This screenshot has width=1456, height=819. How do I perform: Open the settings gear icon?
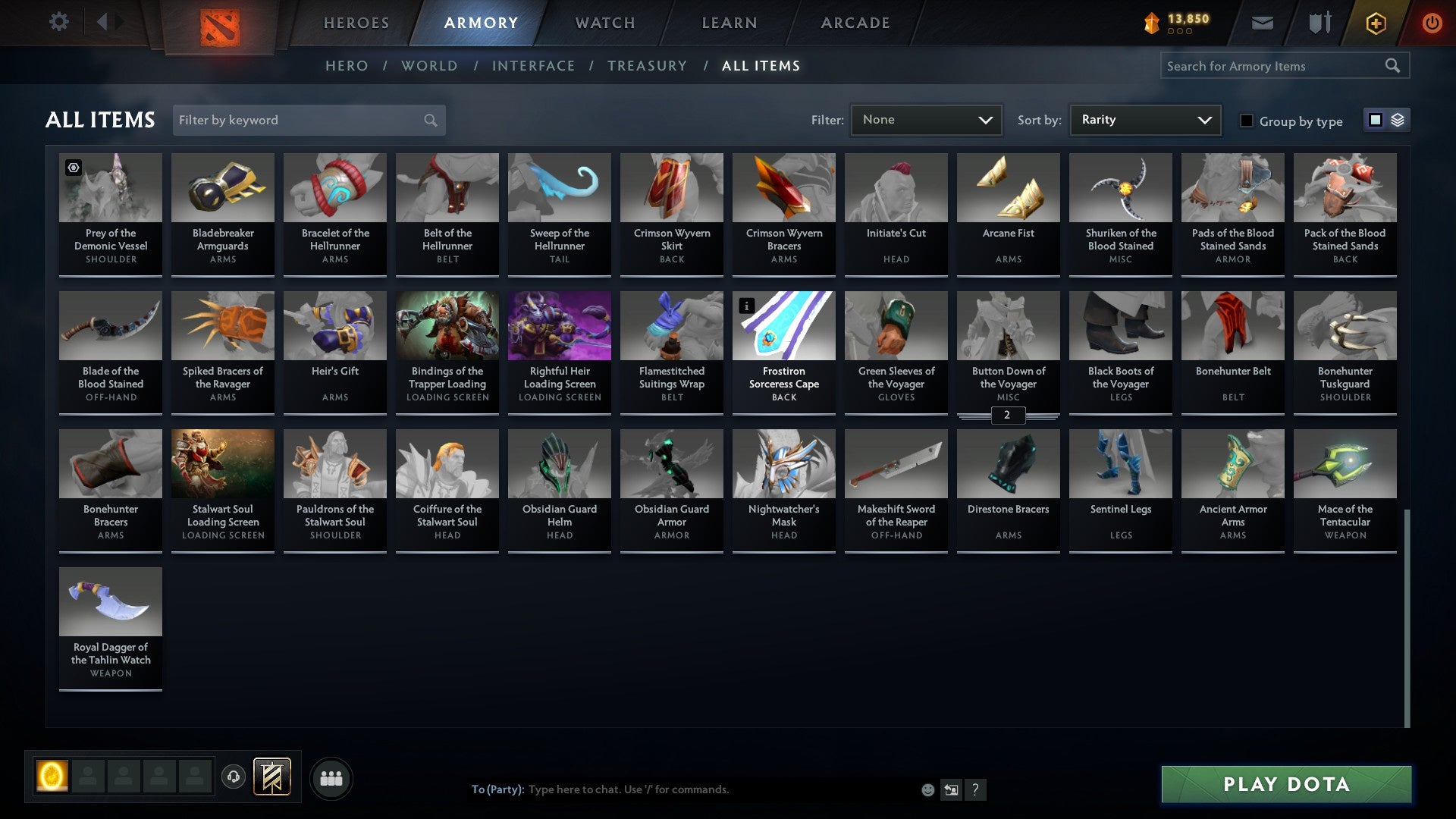[x=58, y=21]
